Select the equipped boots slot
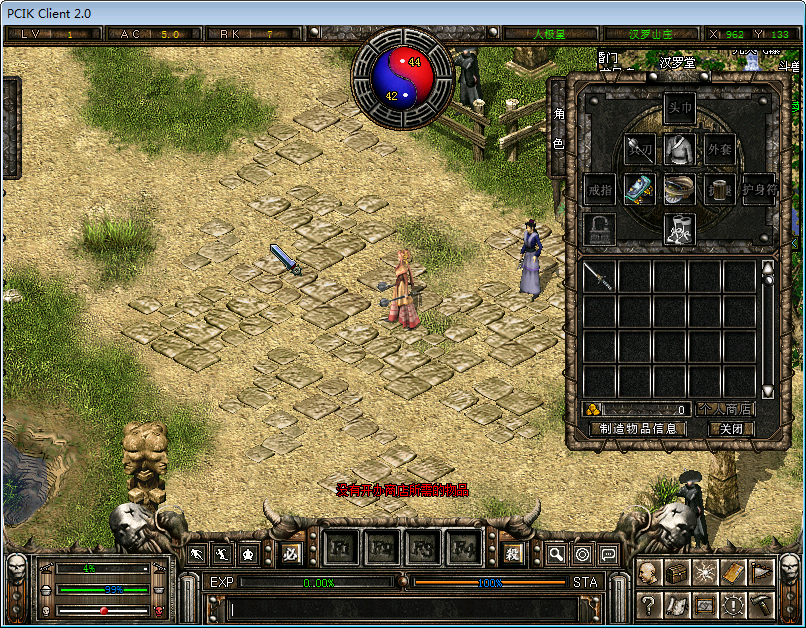806x628 pixels. pyautogui.click(x=680, y=228)
